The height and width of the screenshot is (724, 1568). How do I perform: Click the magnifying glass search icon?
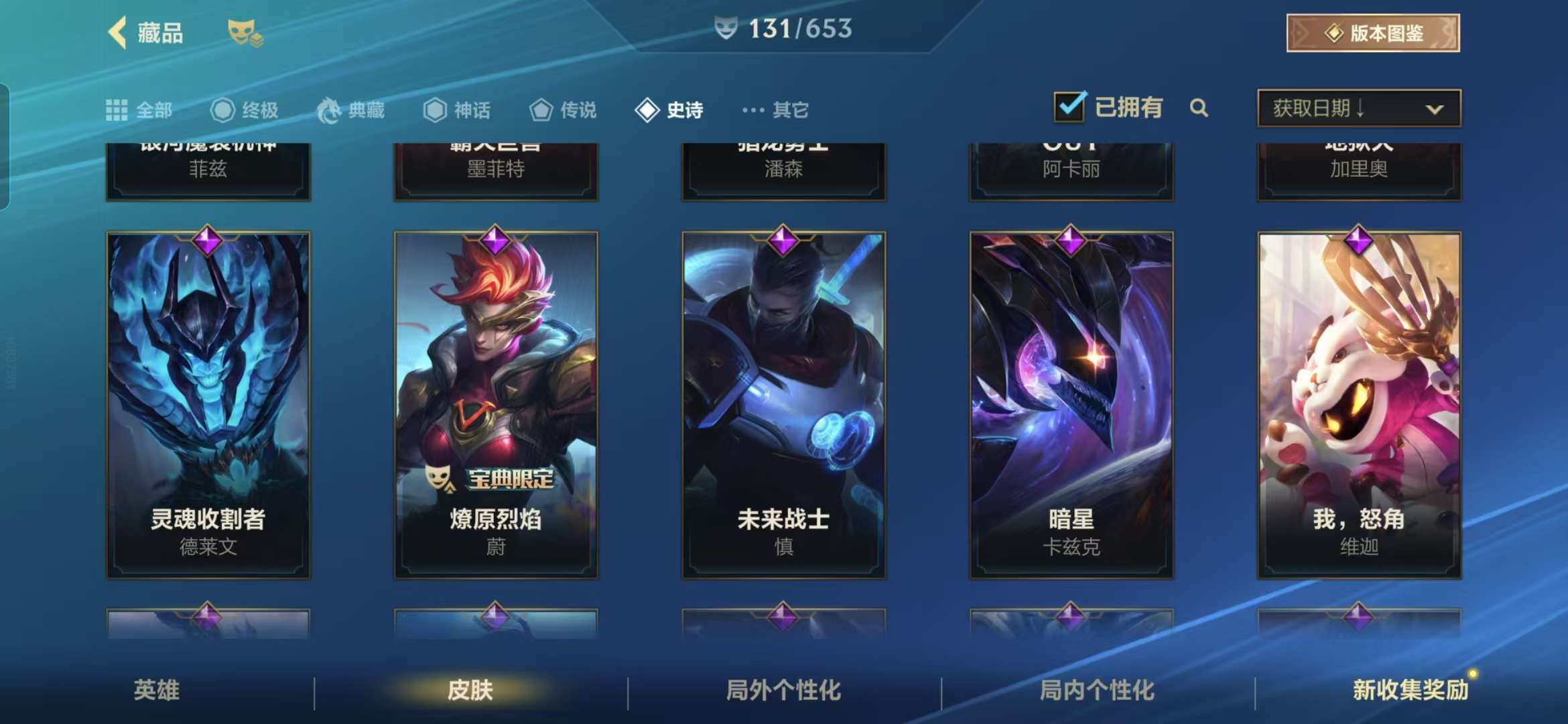point(1199,108)
